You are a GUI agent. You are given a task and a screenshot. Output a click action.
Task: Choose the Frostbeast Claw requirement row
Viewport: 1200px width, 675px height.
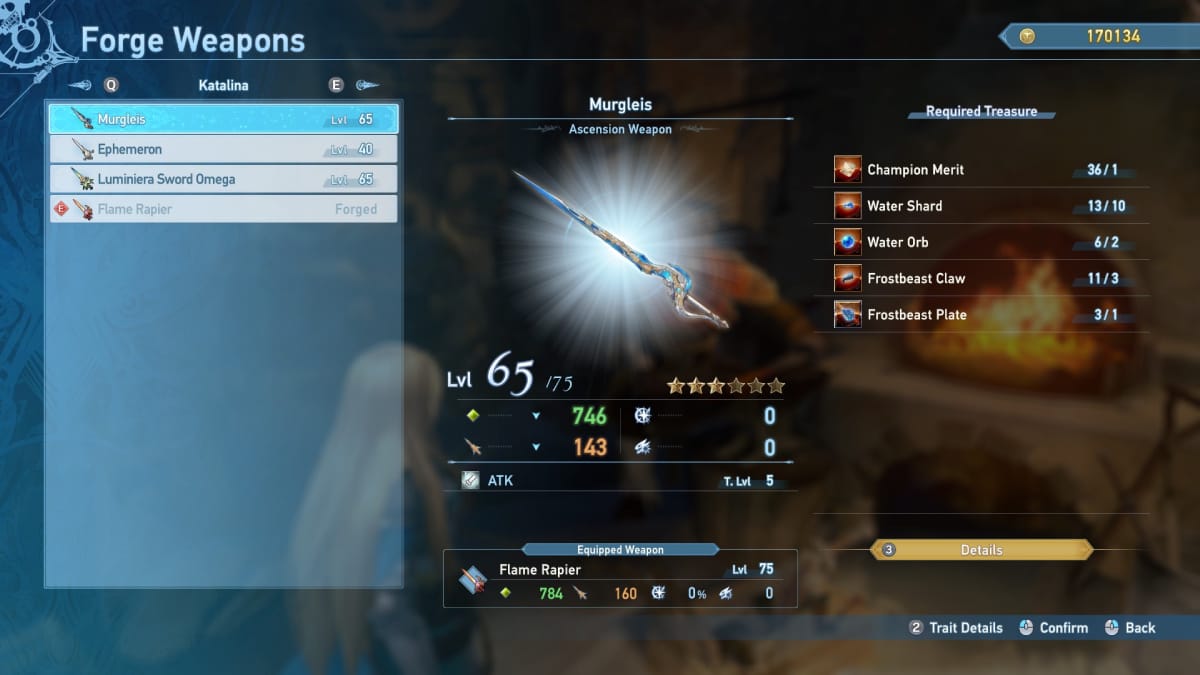pos(990,278)
